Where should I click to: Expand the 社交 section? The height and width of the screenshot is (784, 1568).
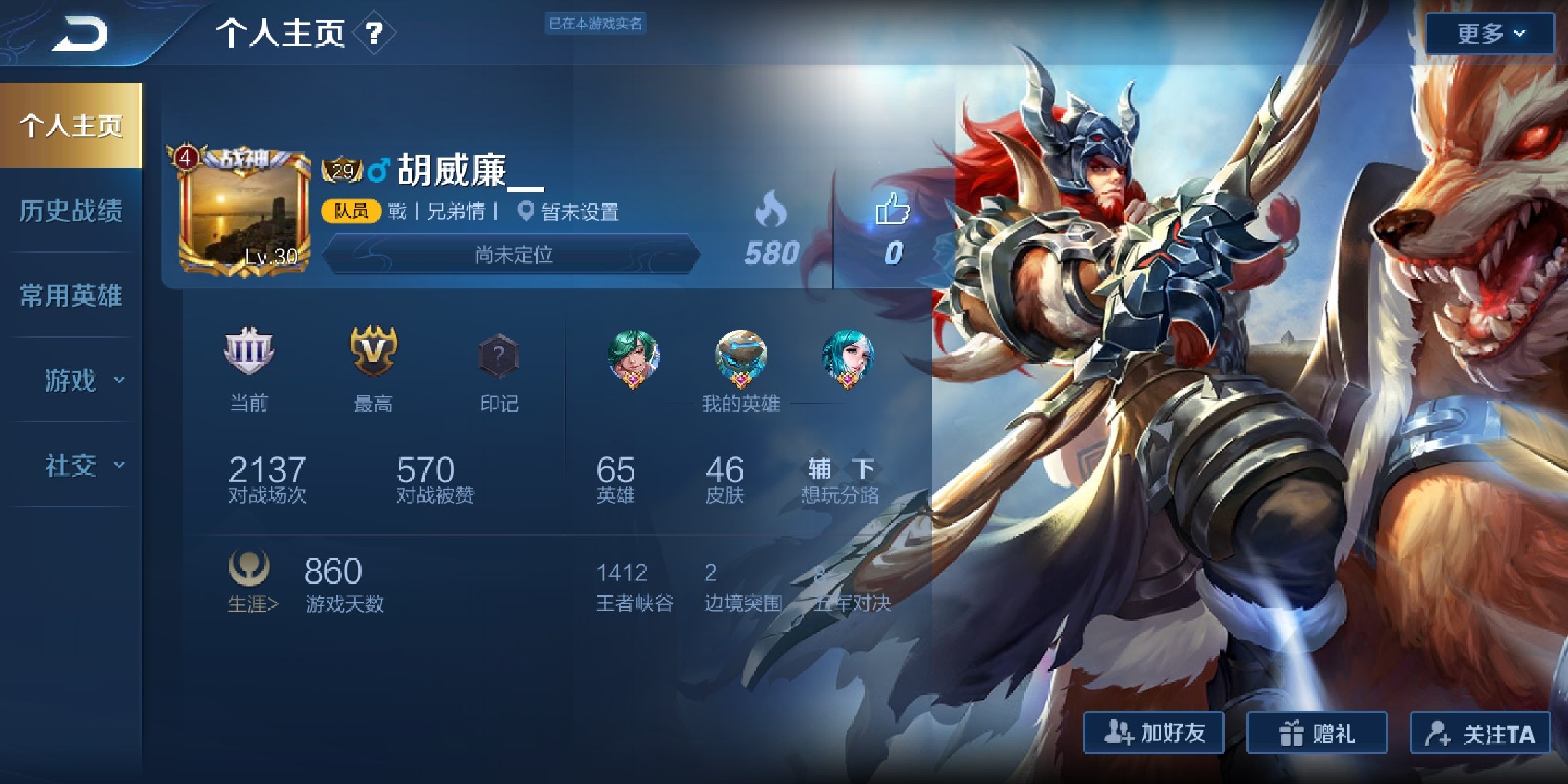coord(83,465)
